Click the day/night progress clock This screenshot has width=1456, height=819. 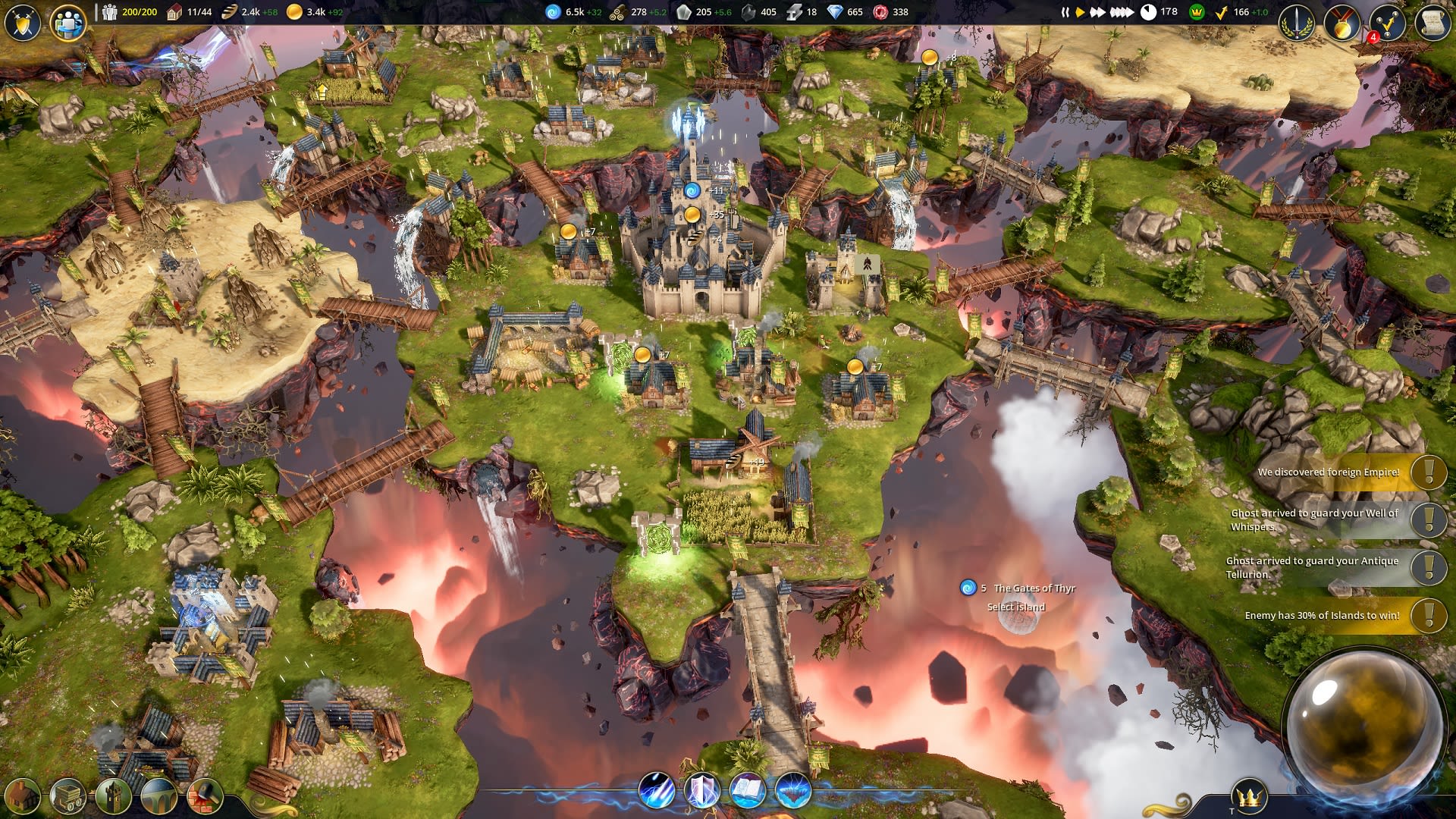click(x=1147, y=11)
